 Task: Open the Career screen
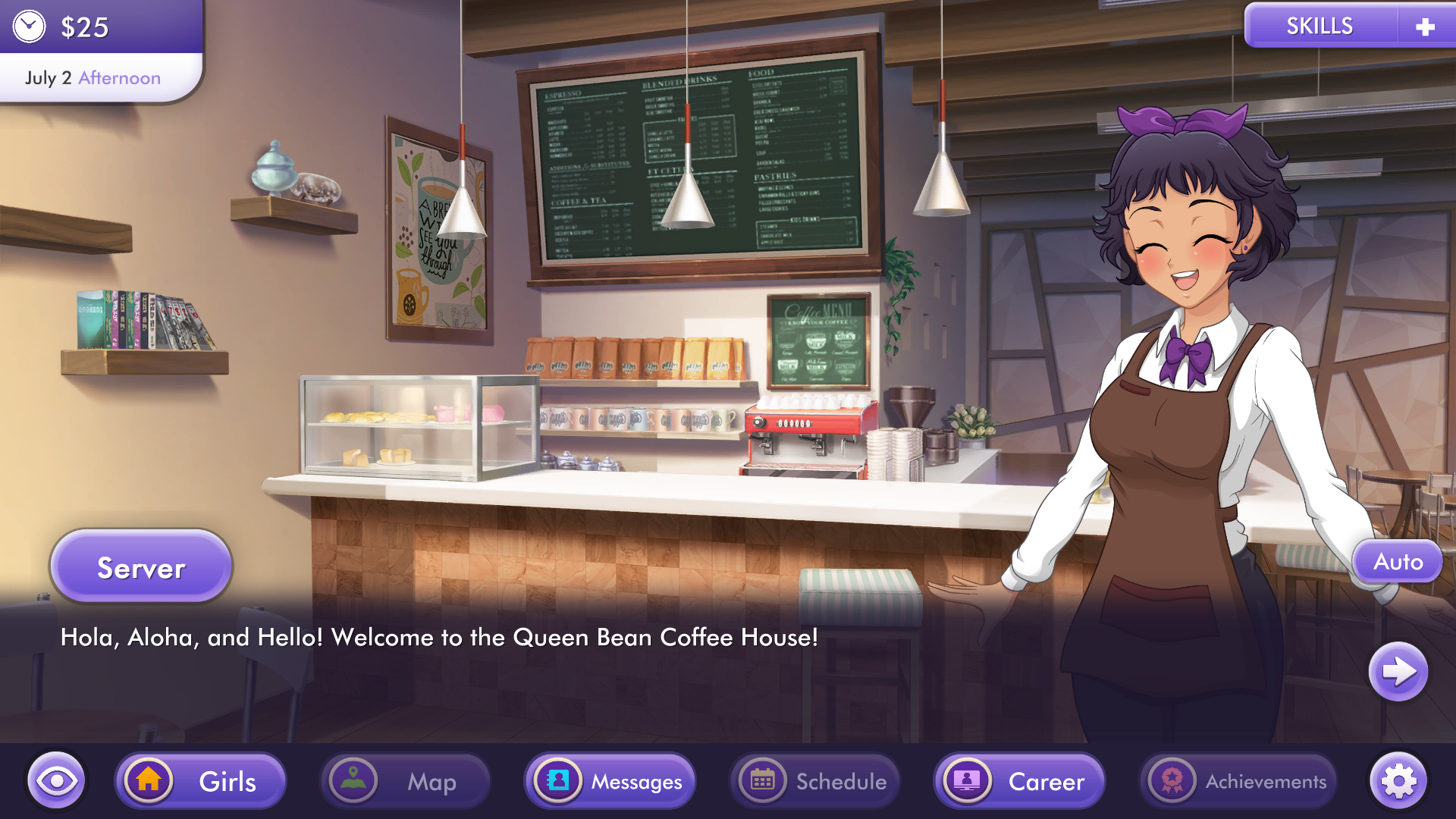coord(1020,781)
